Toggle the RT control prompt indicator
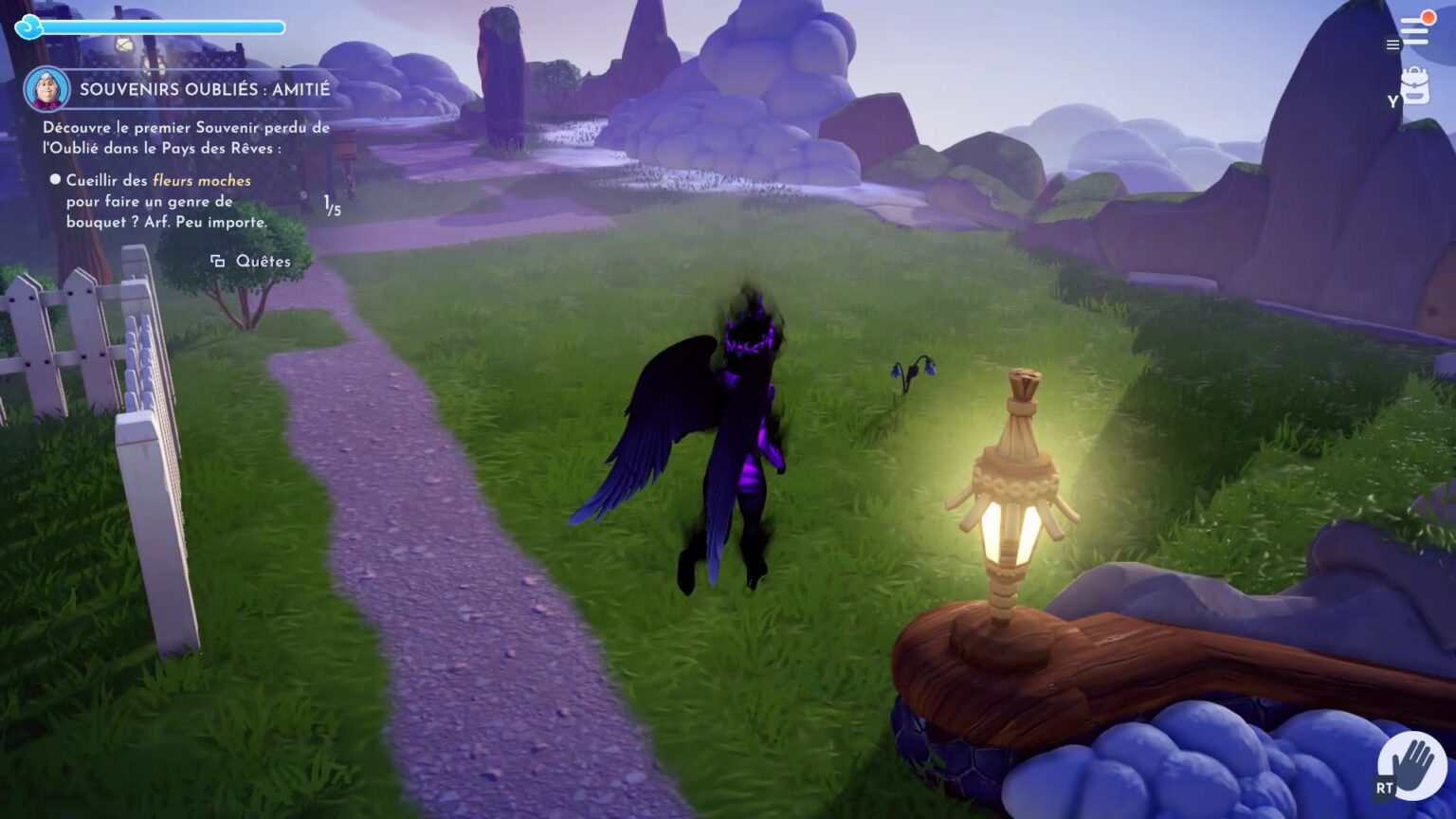Viewport: 1456px width, 819px height. (1383, 787)
